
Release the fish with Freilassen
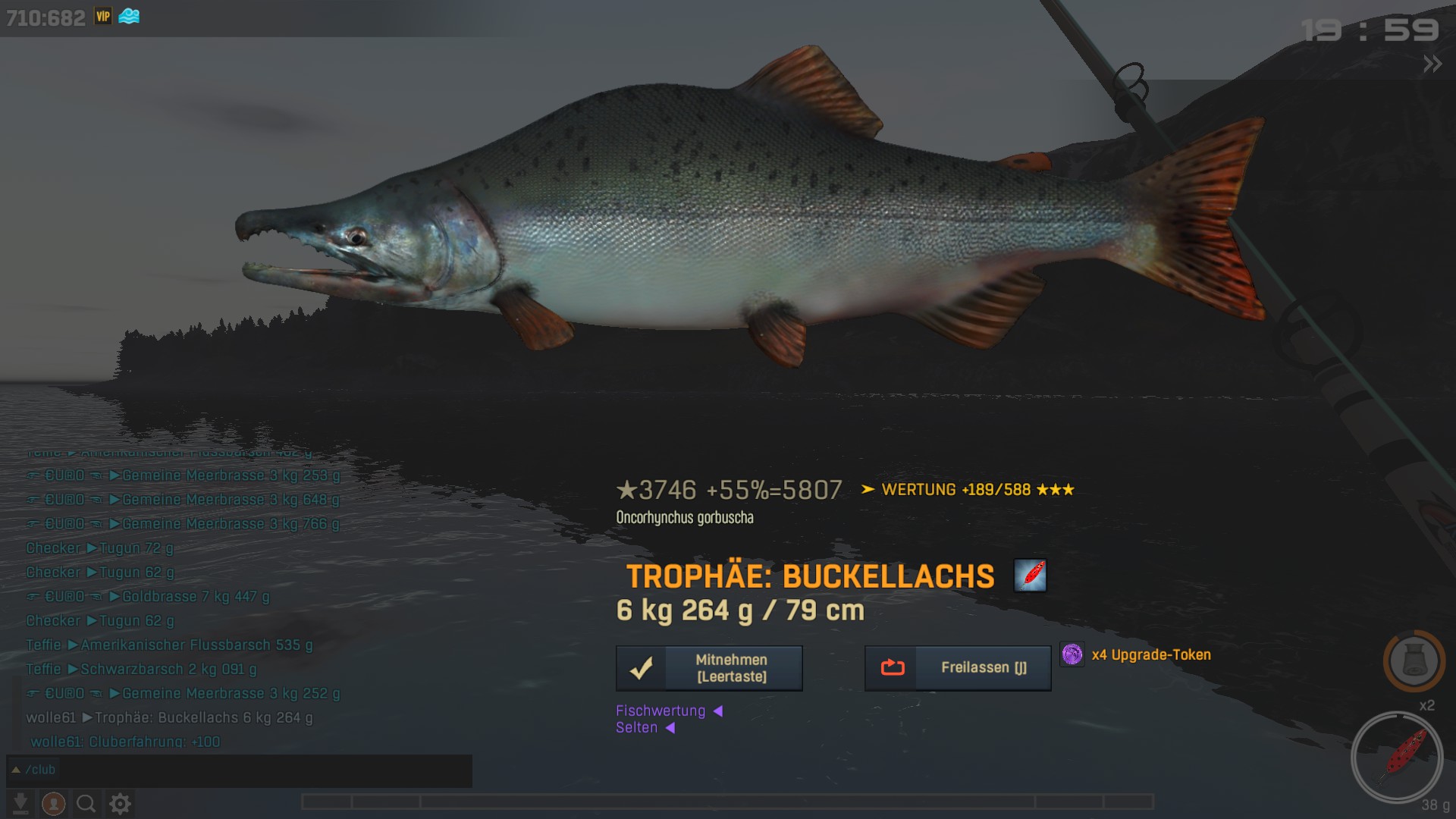(958, 668)
